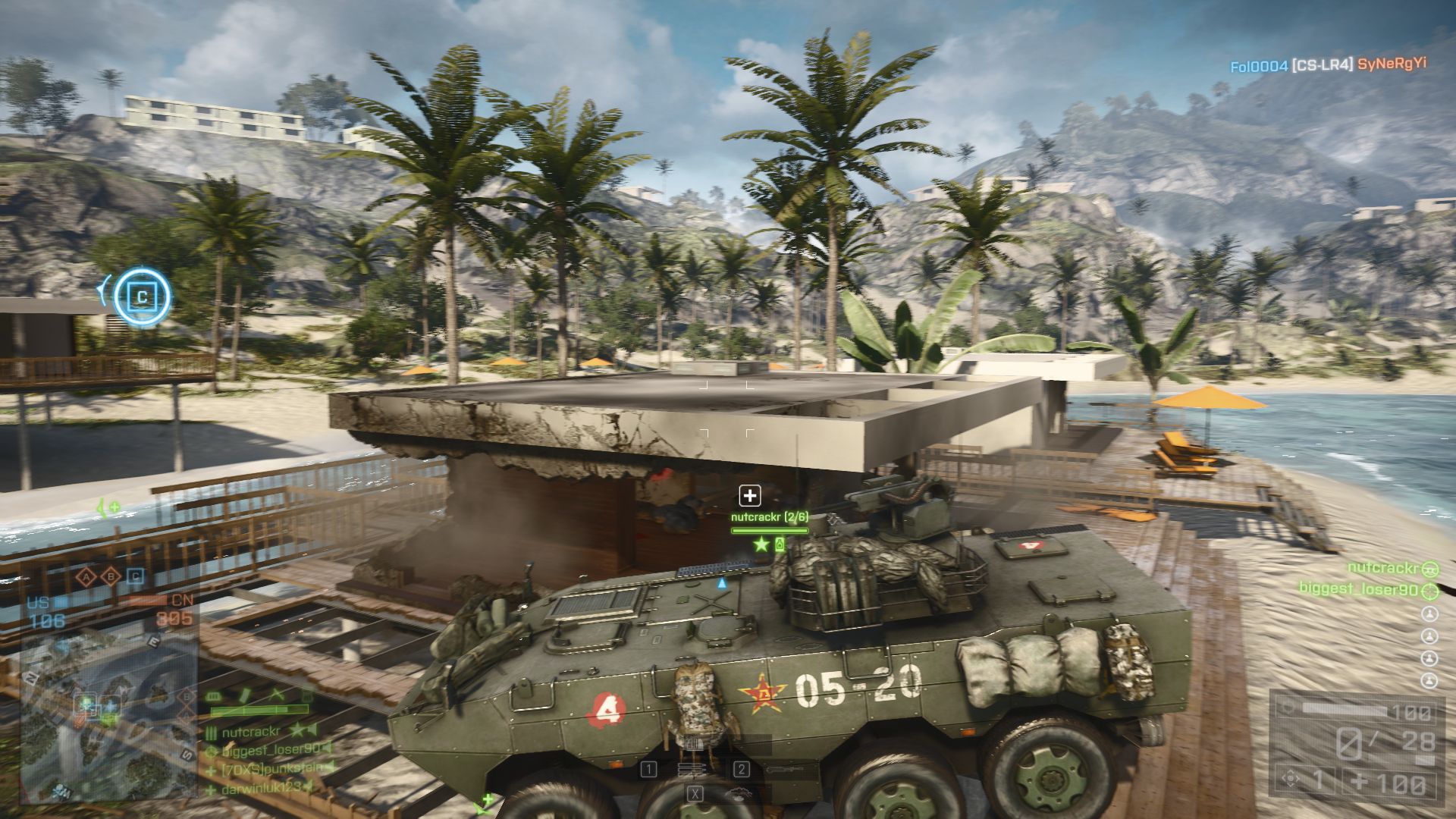This screenshot has height=819, width=1456.
Task: Select biggest_loser90 in the squad list
Action: coord(270,750)
